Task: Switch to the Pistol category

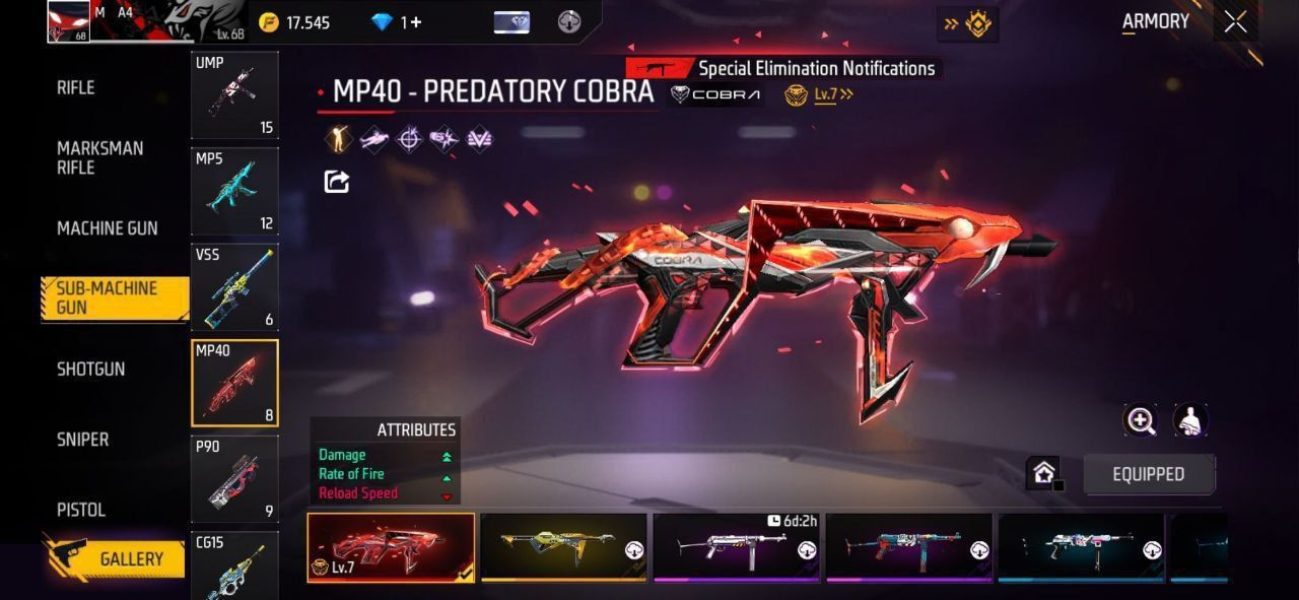Action: 81,510
